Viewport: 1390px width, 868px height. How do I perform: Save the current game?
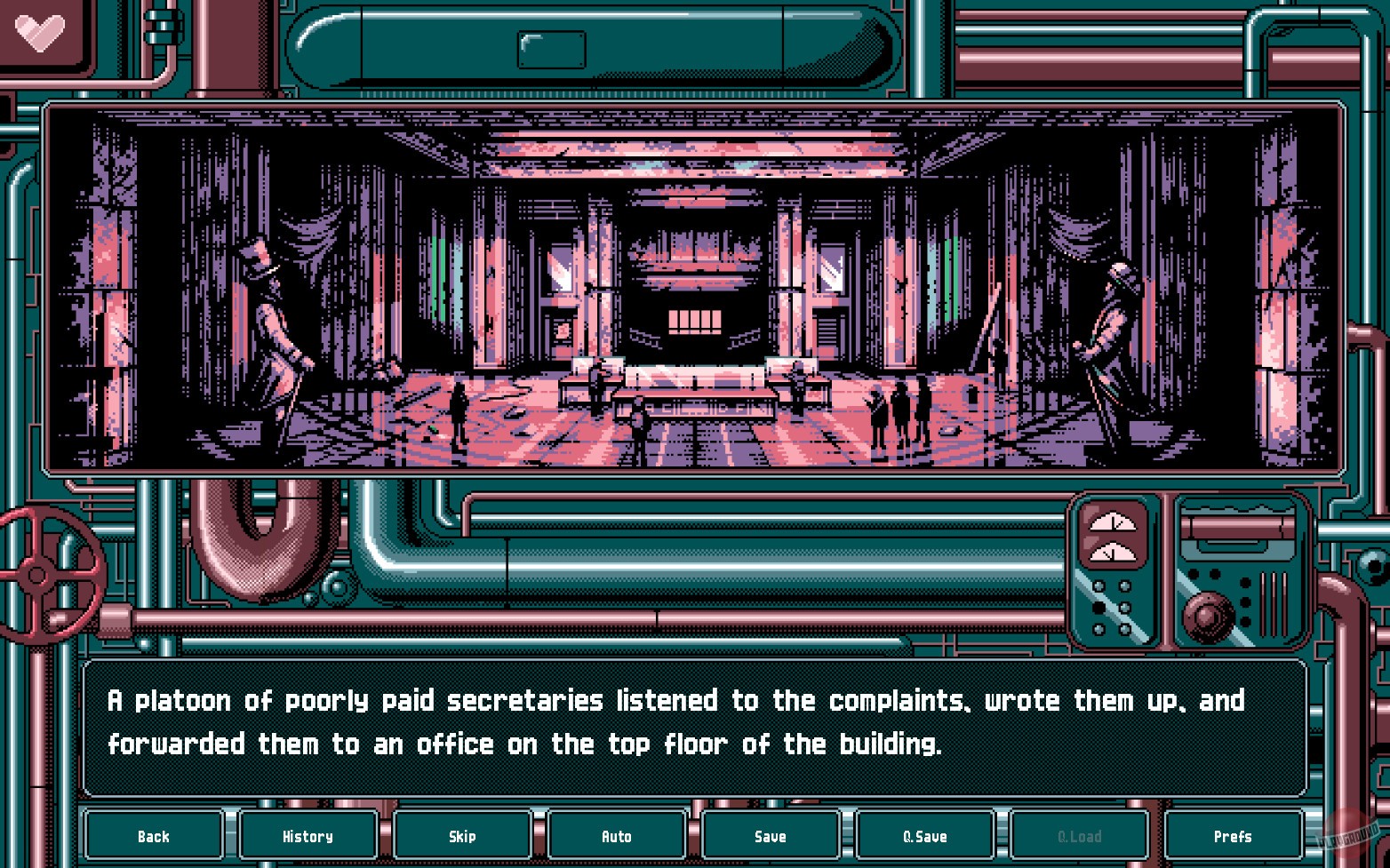tap(770, 835)
